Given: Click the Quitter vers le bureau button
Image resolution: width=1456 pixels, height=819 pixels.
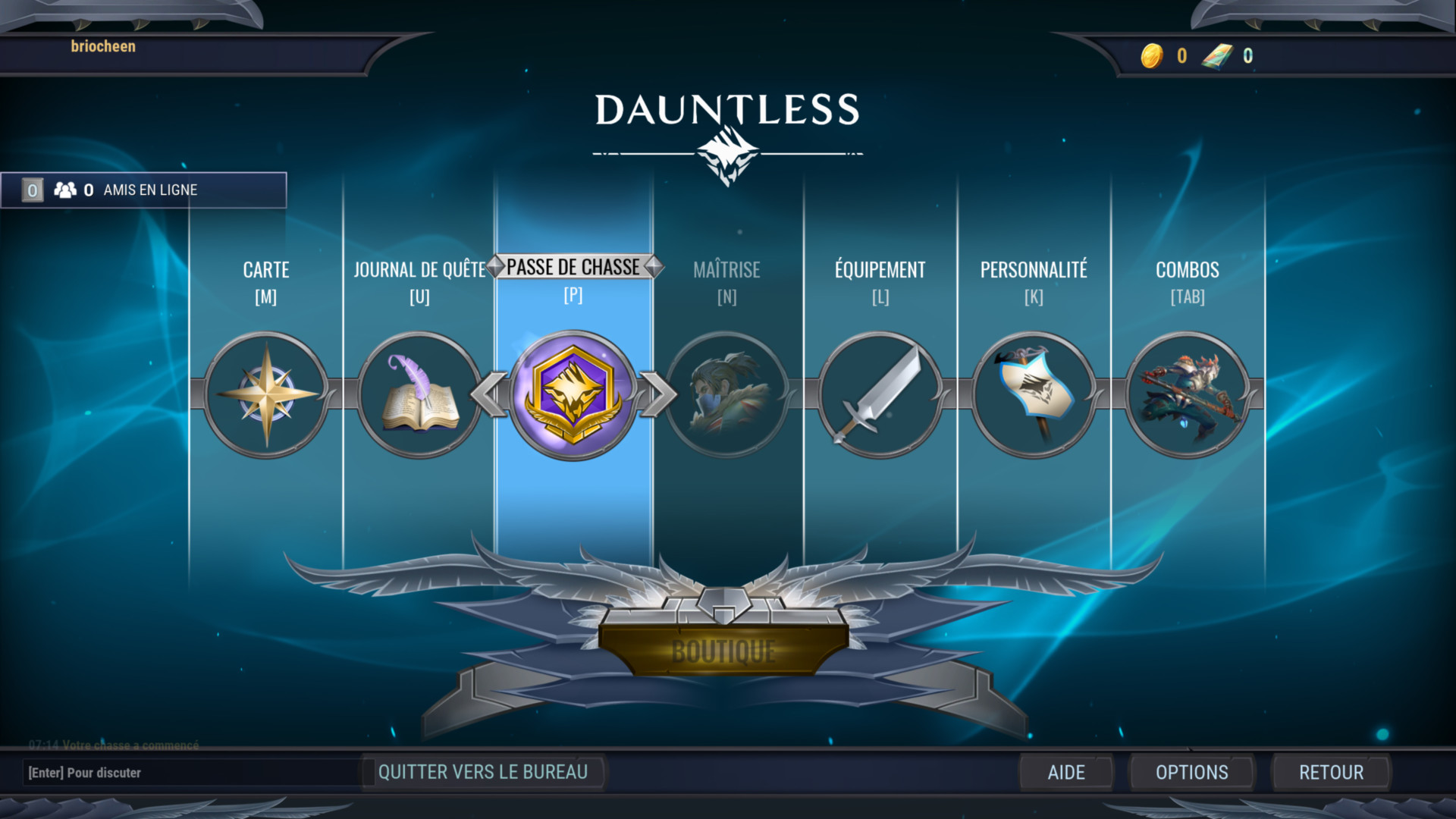Looking at the screenshot, I should (x=484, y=772).
